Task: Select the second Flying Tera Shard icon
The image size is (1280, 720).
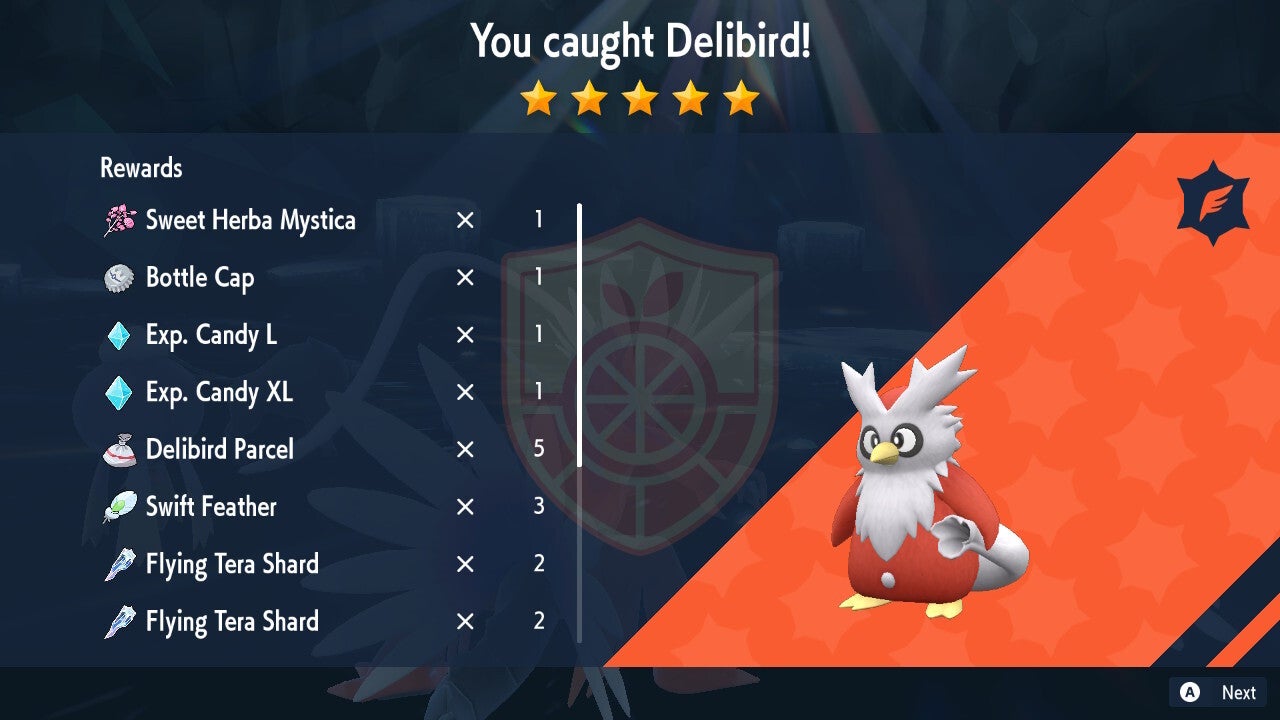Action: click(120, 621)
